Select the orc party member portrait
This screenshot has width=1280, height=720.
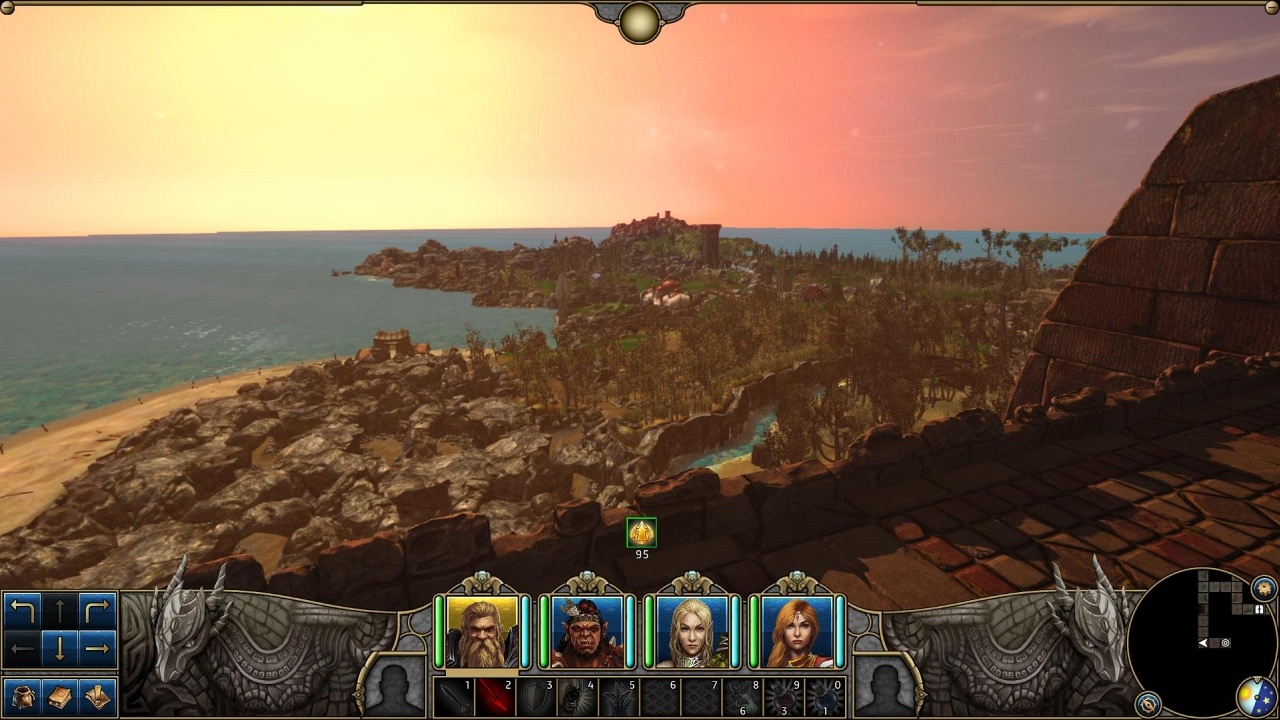[586, 632]
